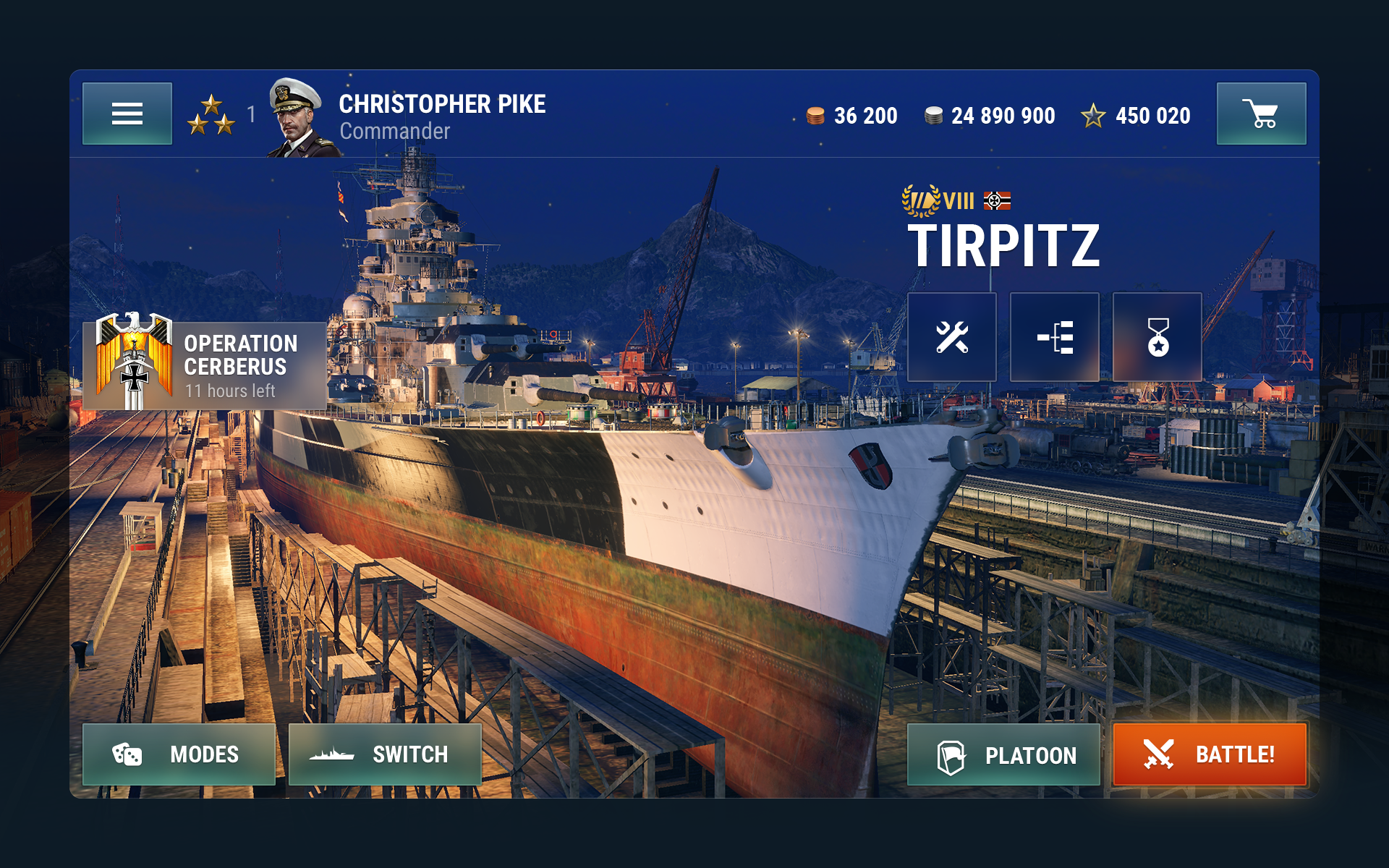View commander Christopher Pike's profile
The image size is (1389, 868).
(405, 116)
